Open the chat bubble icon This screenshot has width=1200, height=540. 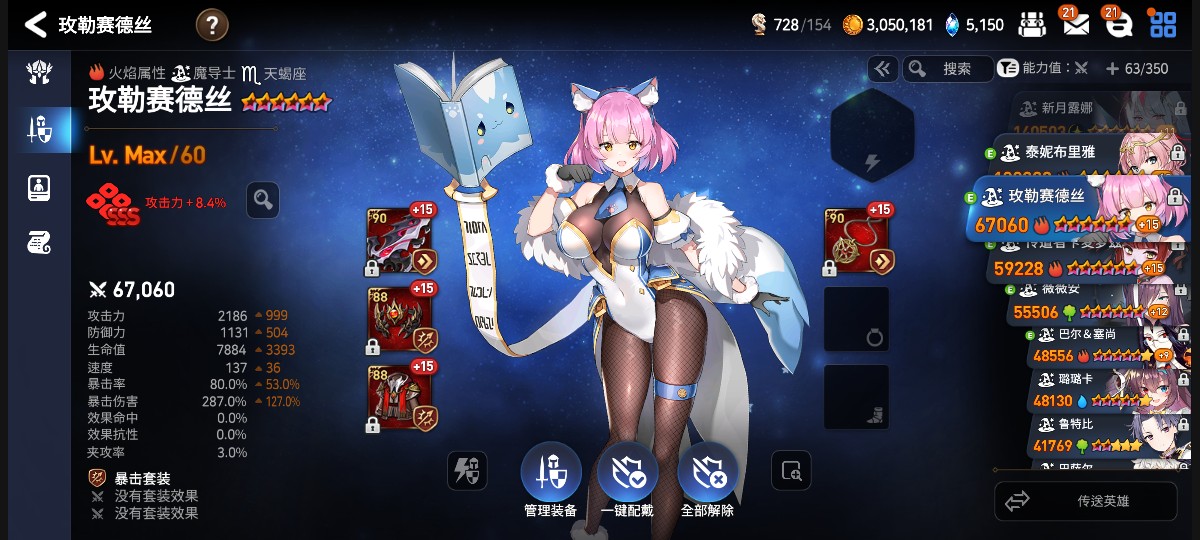pos(1118,25)
